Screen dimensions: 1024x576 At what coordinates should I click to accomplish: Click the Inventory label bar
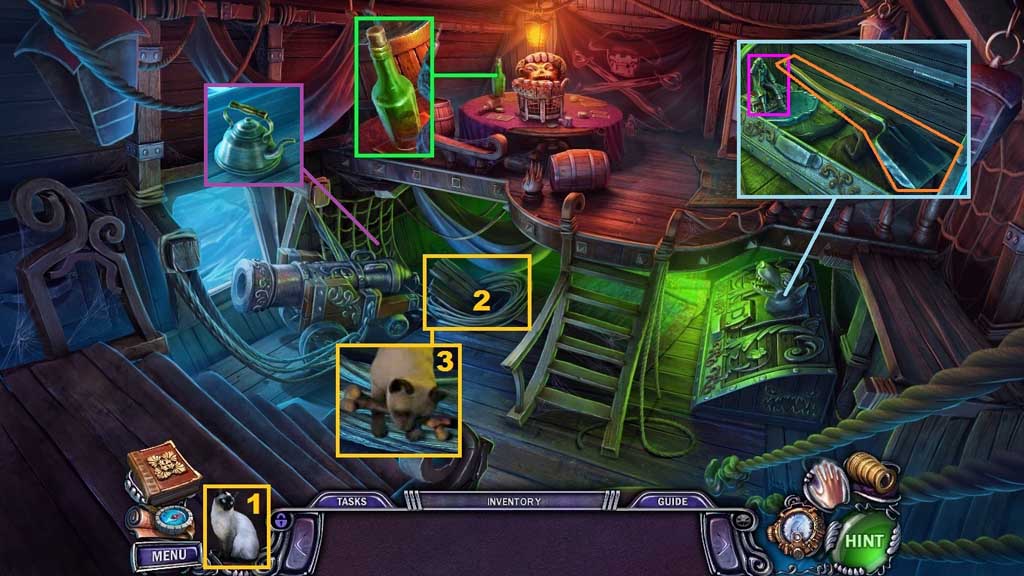pyautogui.click(x=514, y=501)
